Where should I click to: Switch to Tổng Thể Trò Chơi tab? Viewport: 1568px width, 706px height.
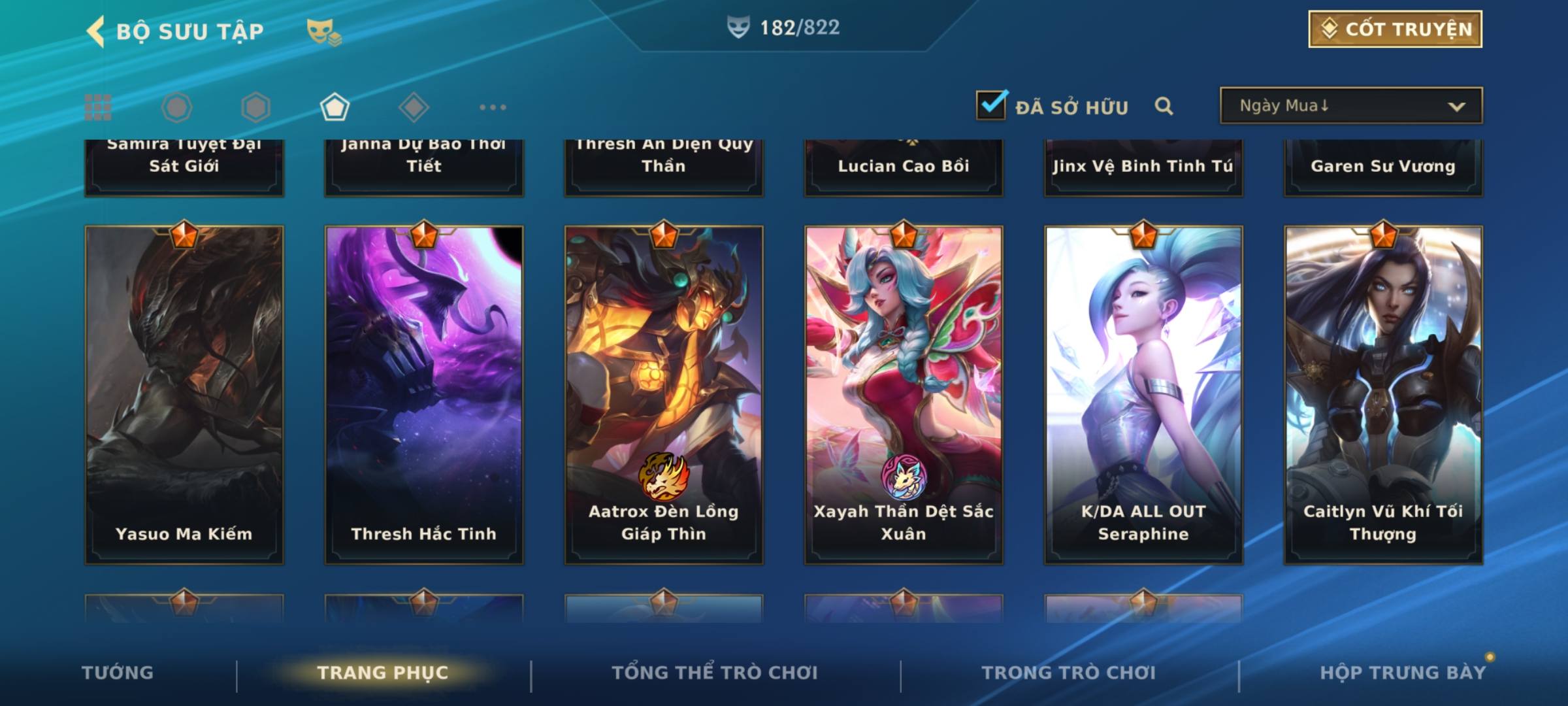point(715,673)
